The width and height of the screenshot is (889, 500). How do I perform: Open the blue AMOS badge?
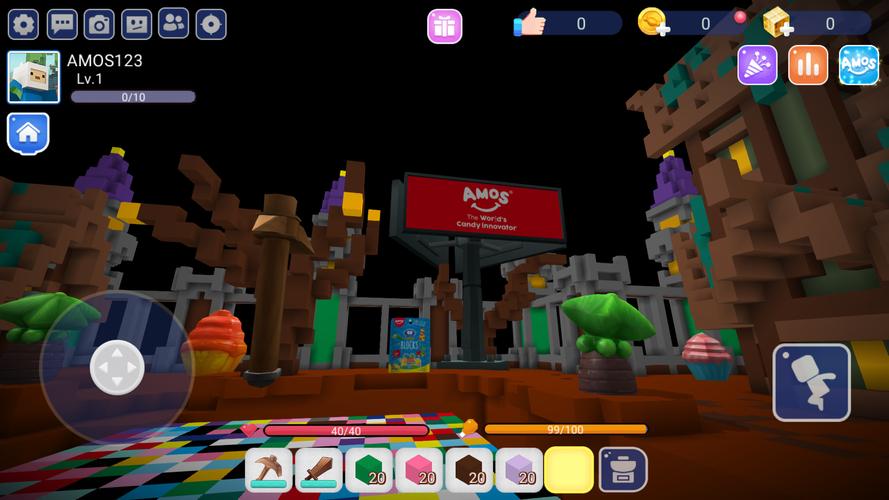pos(858,65)
